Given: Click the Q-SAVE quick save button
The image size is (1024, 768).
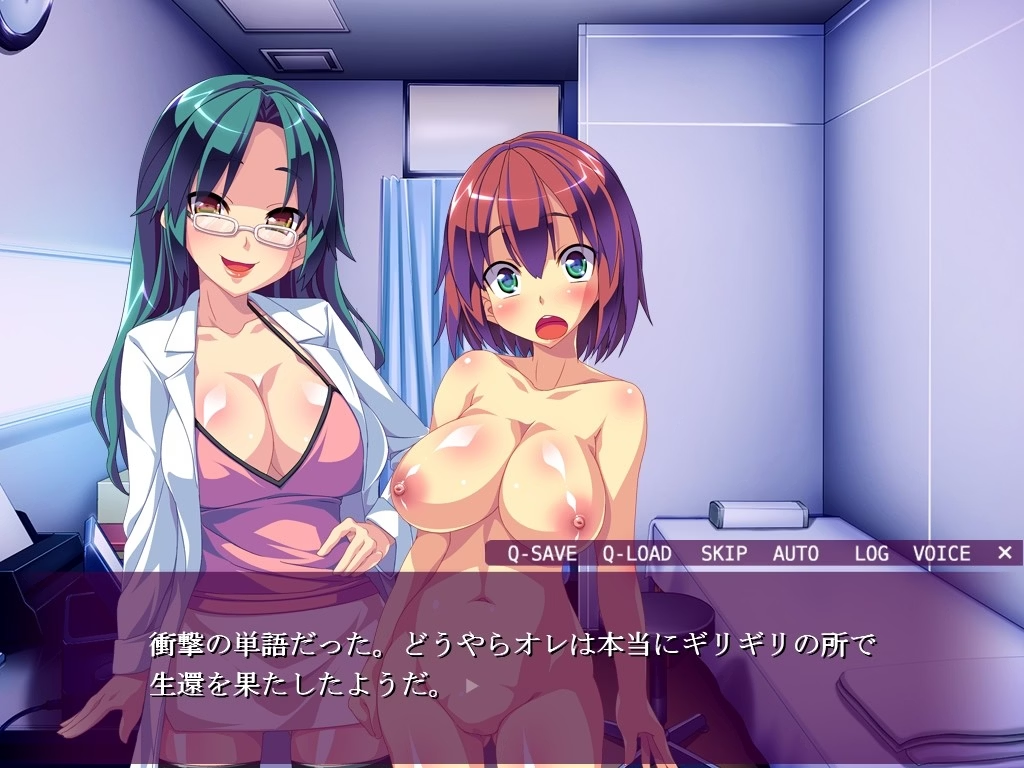Looking at the screenshot, I should tap(541, 553).
